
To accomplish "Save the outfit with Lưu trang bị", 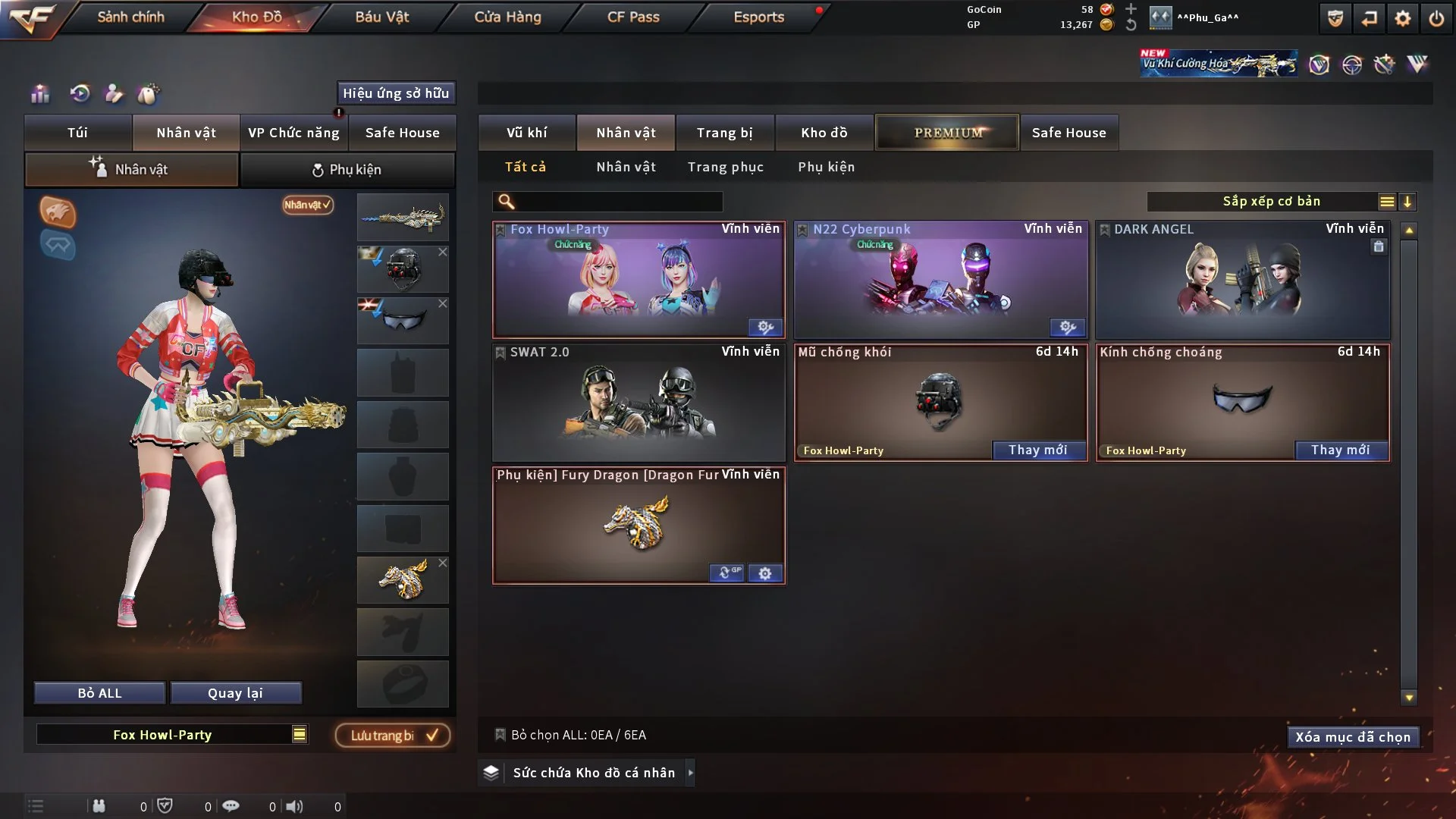I will [x=393, y=736].
